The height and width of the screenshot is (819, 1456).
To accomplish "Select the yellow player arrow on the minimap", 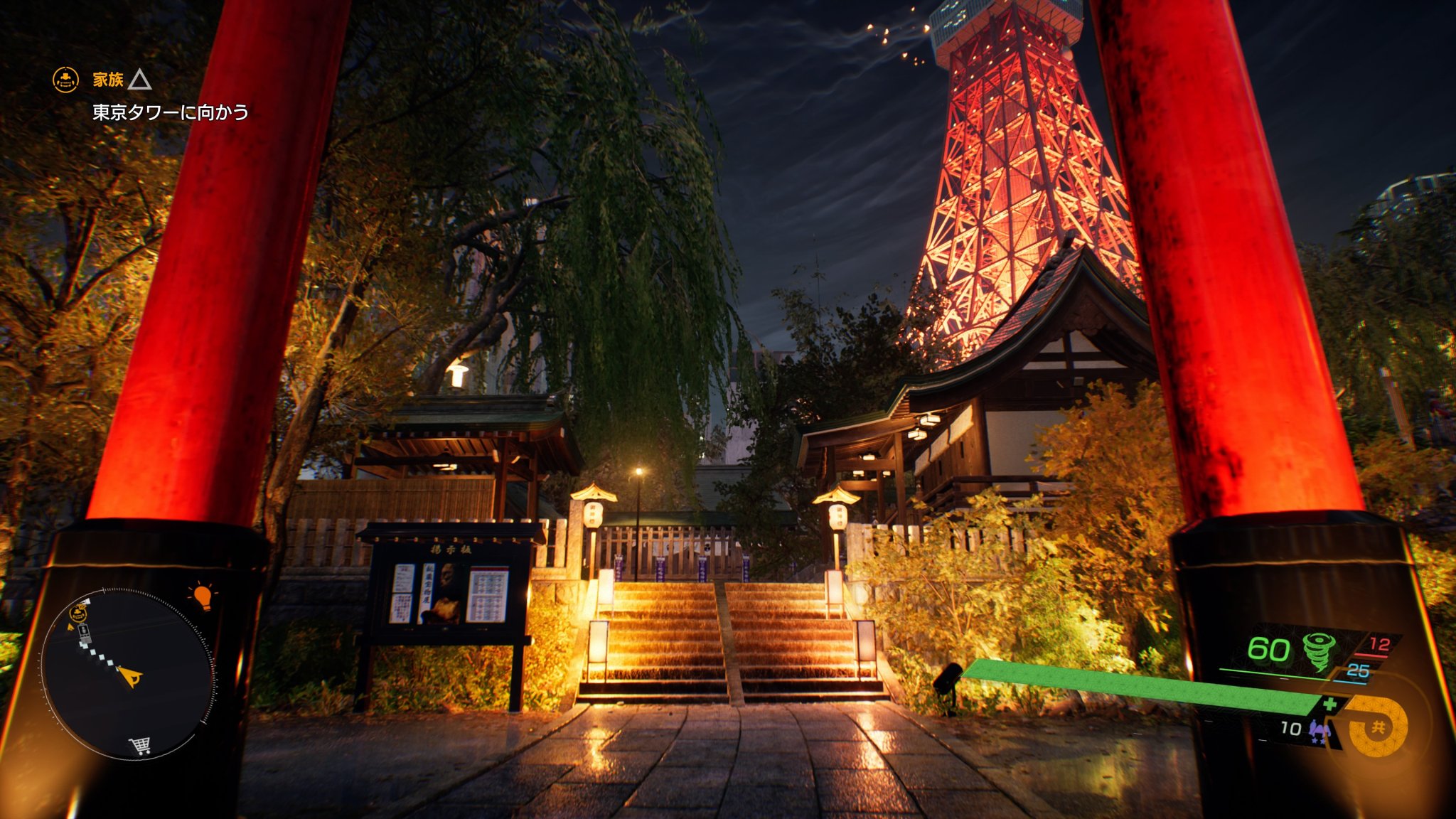I will click(x=129, y=676).
